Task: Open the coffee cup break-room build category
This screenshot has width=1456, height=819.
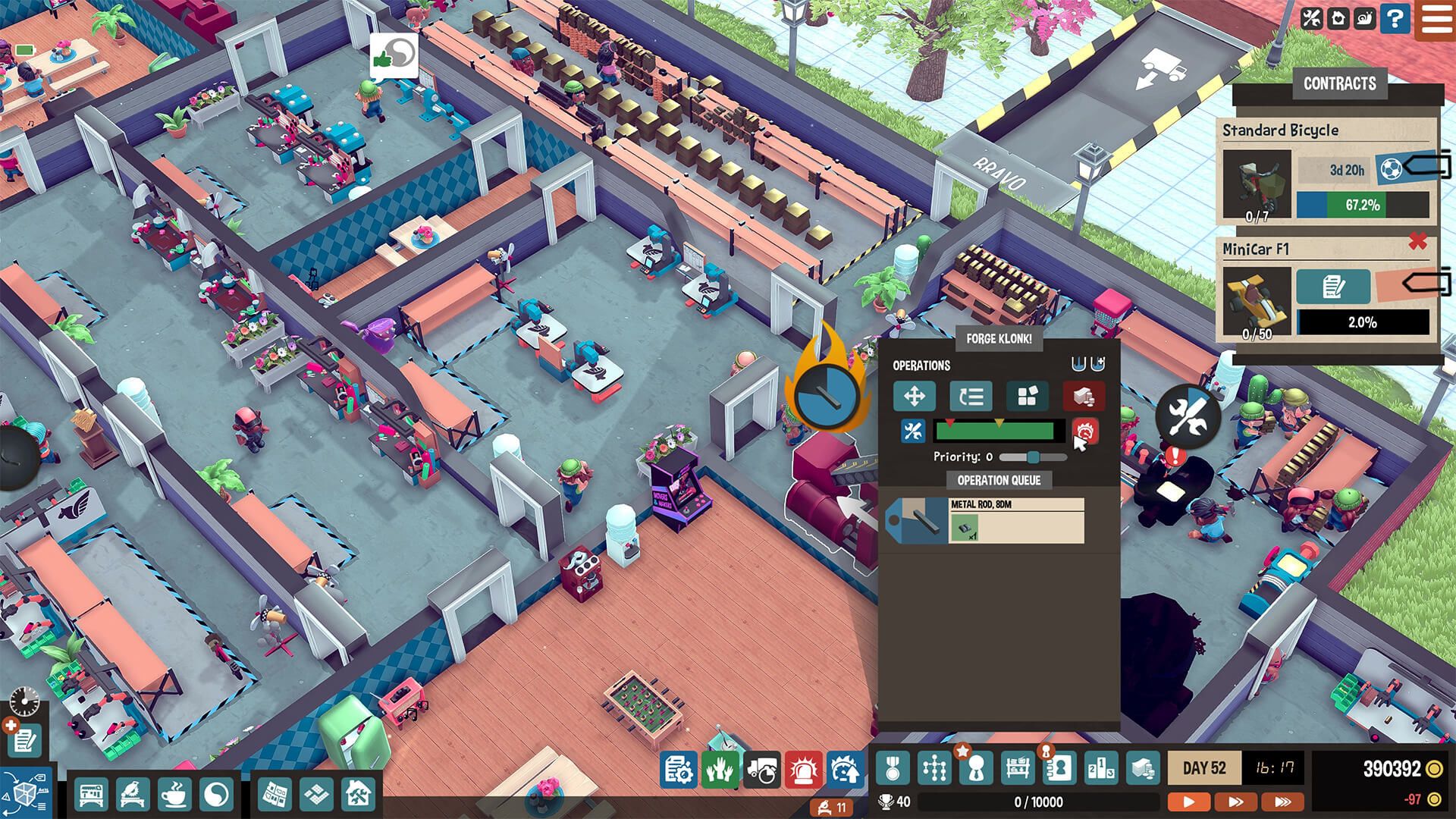Action: tap(174, 795)
